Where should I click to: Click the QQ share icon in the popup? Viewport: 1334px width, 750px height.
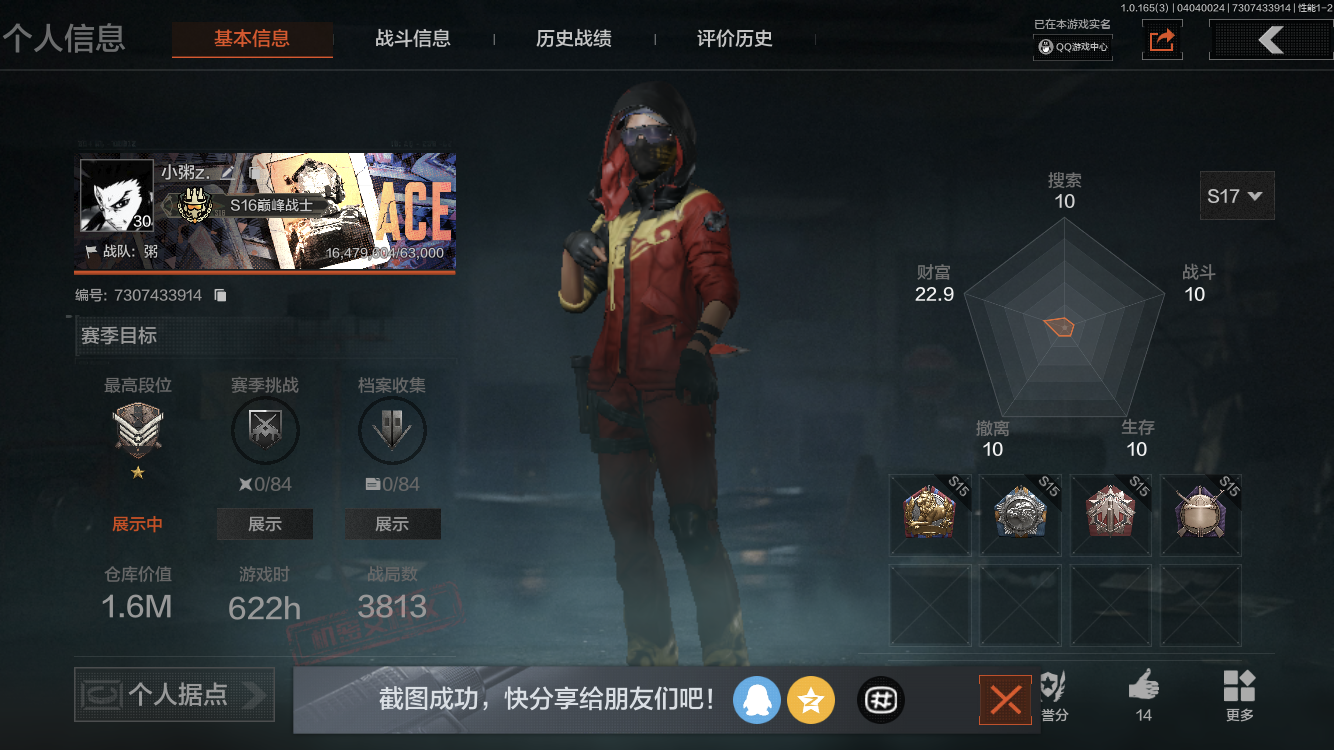pos(757,700)
